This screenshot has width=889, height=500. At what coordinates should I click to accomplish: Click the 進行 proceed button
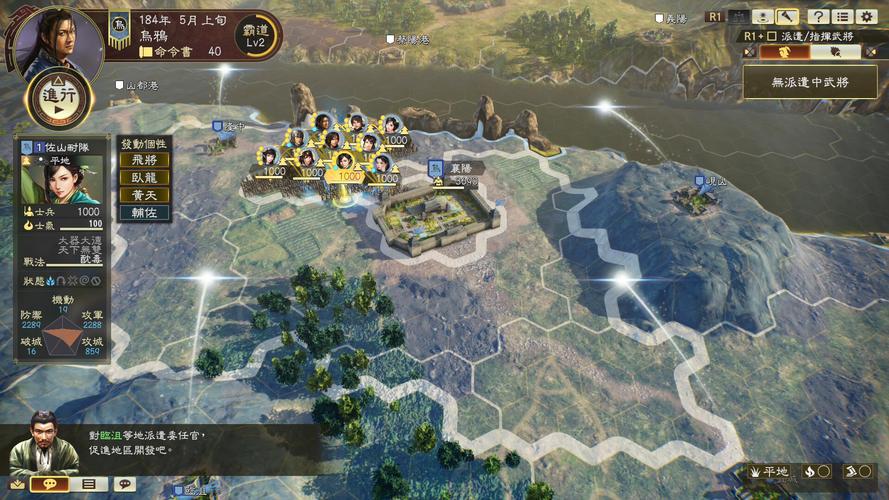click(x=59, y=95)
